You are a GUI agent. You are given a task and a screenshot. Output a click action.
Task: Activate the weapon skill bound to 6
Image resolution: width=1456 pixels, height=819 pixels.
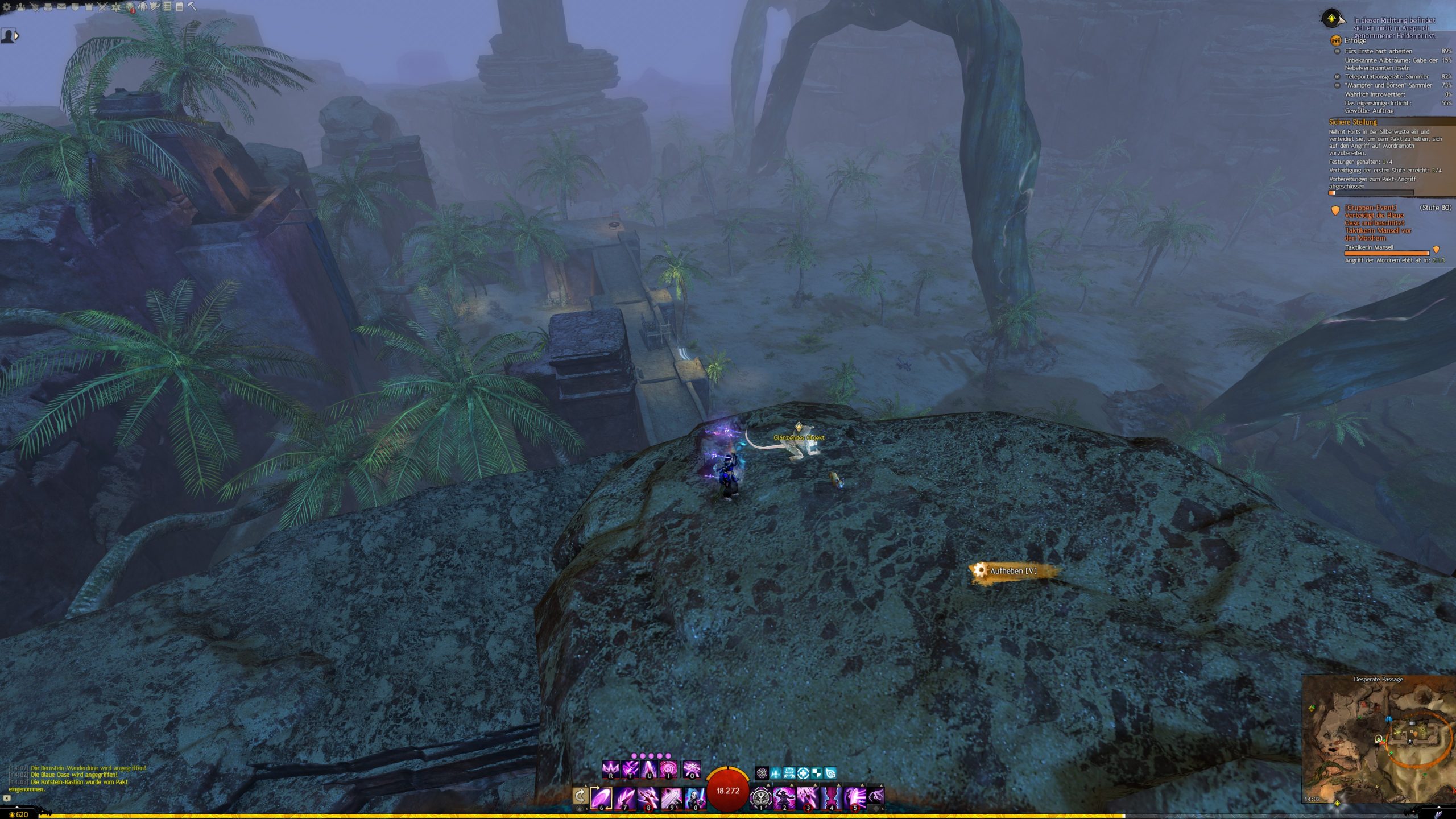601,797
